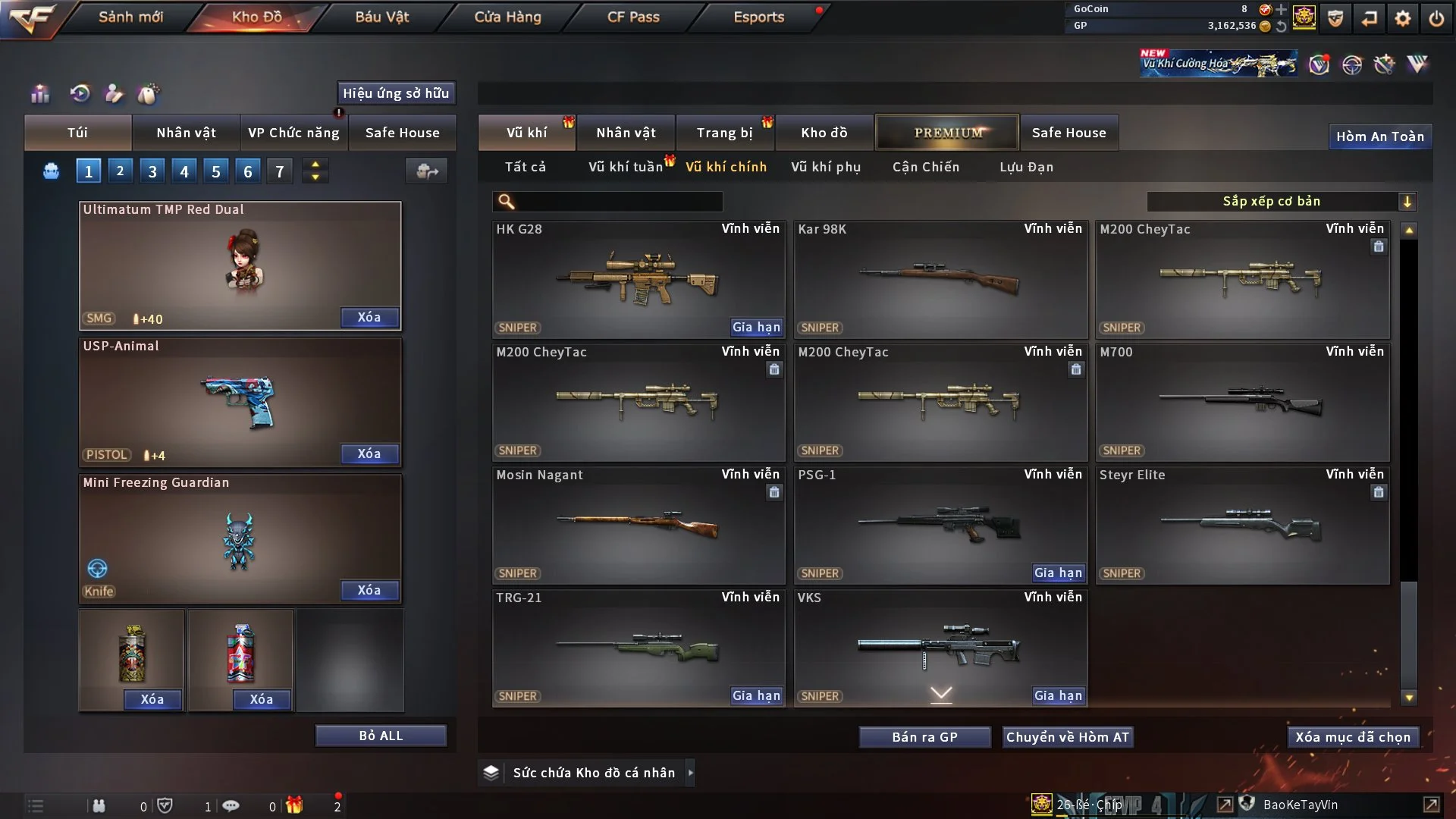Select the Kar 98K sniper tile
The image size is (1456, 819).
(940, 279)
